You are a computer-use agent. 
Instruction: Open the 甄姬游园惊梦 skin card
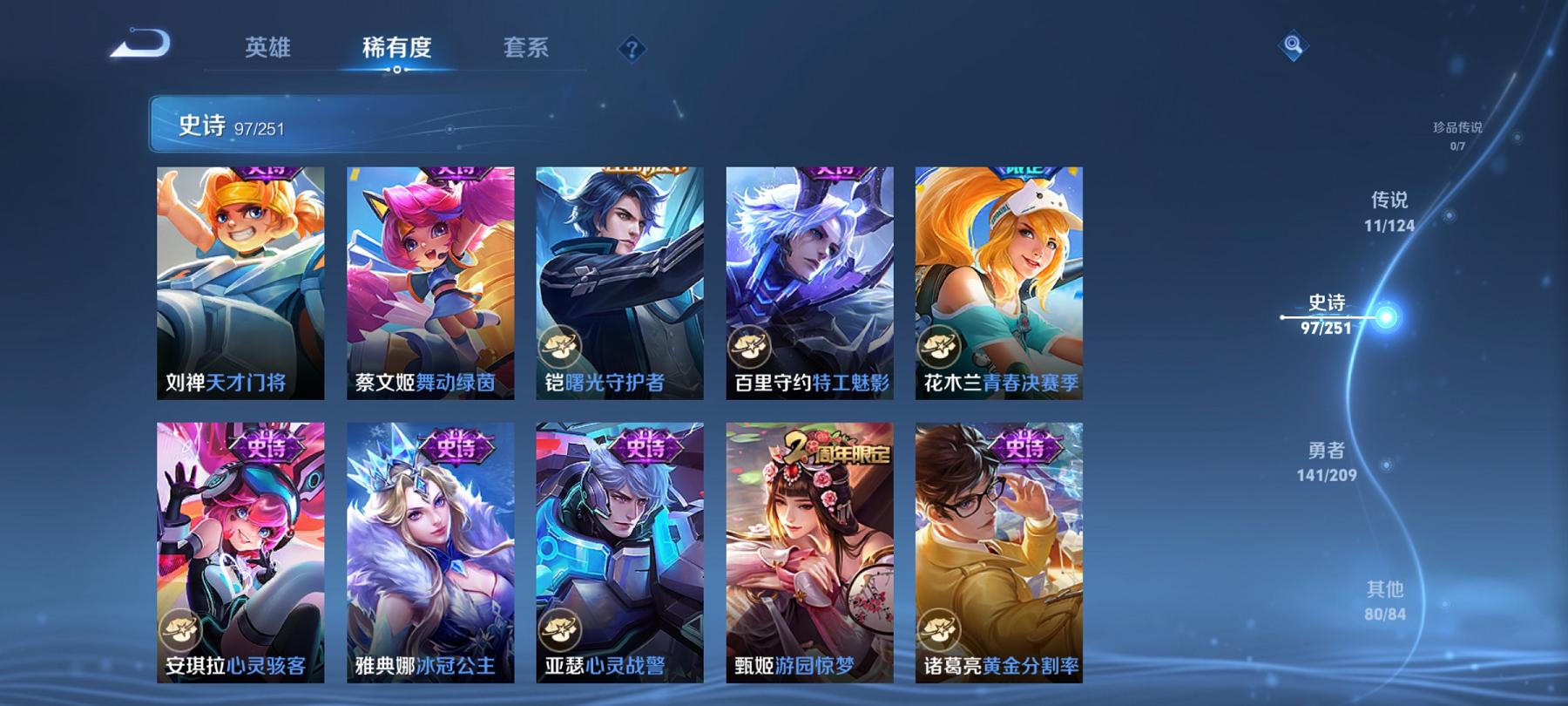[810, 558]
